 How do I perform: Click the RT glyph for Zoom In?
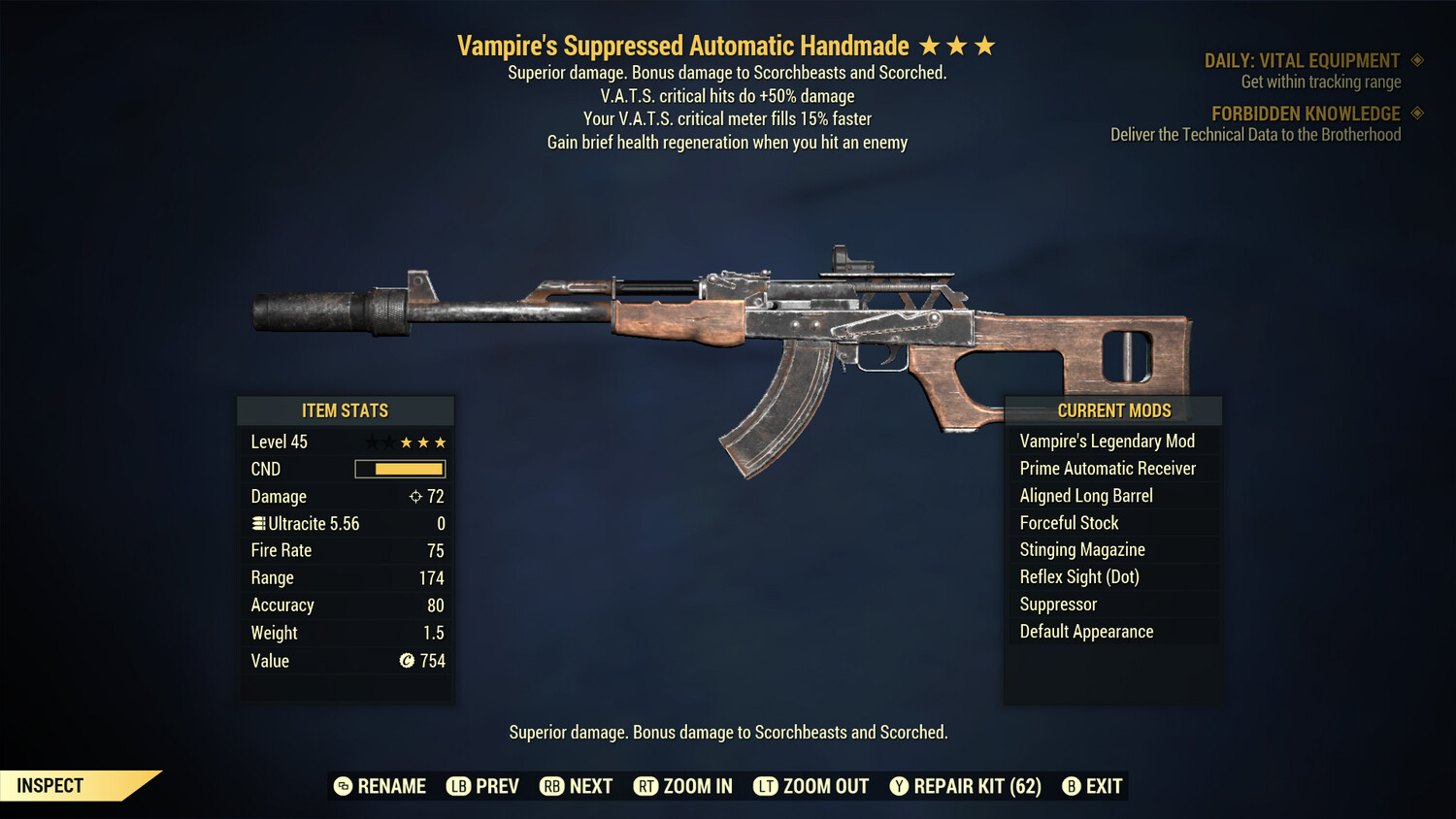click(645, 786)
